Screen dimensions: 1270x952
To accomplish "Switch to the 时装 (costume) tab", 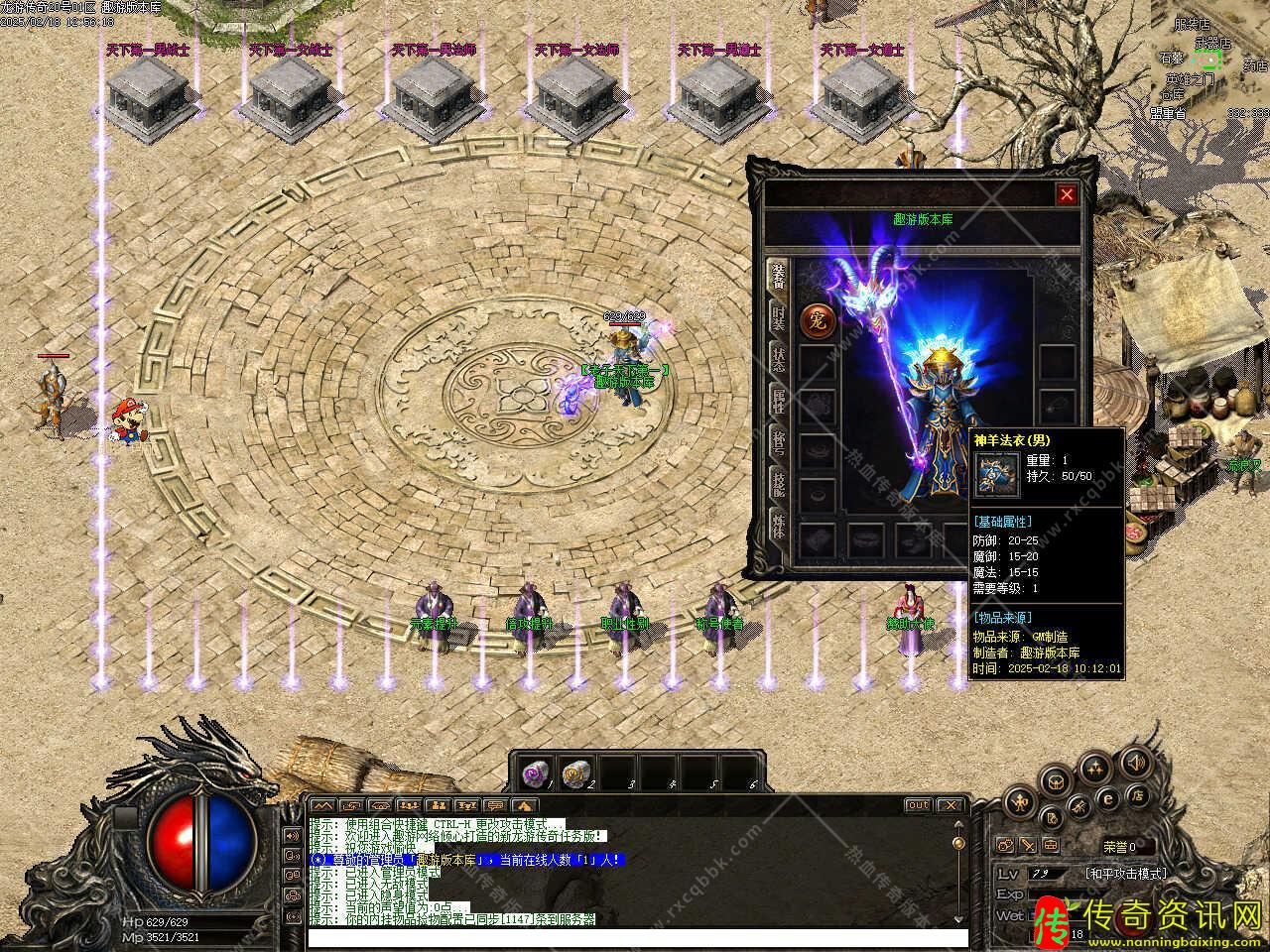I will (780, 320).
